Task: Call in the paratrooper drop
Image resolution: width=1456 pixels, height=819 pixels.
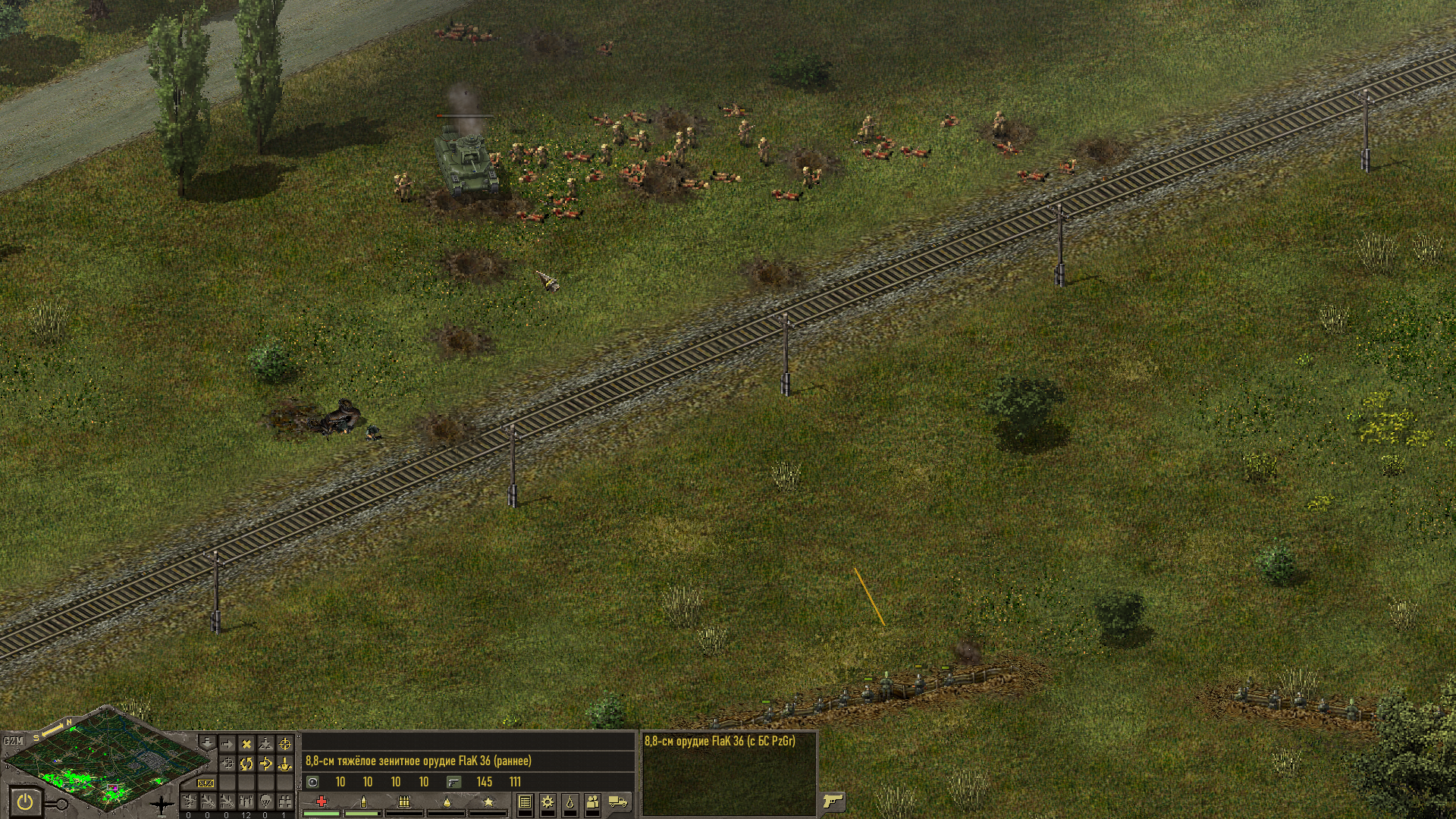Action: click(265, 801)
